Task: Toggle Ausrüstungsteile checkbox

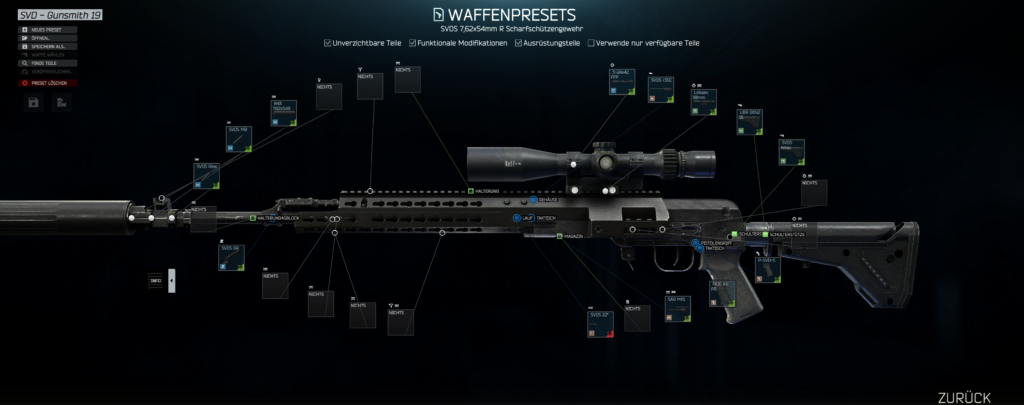Action: coord(518,44)
